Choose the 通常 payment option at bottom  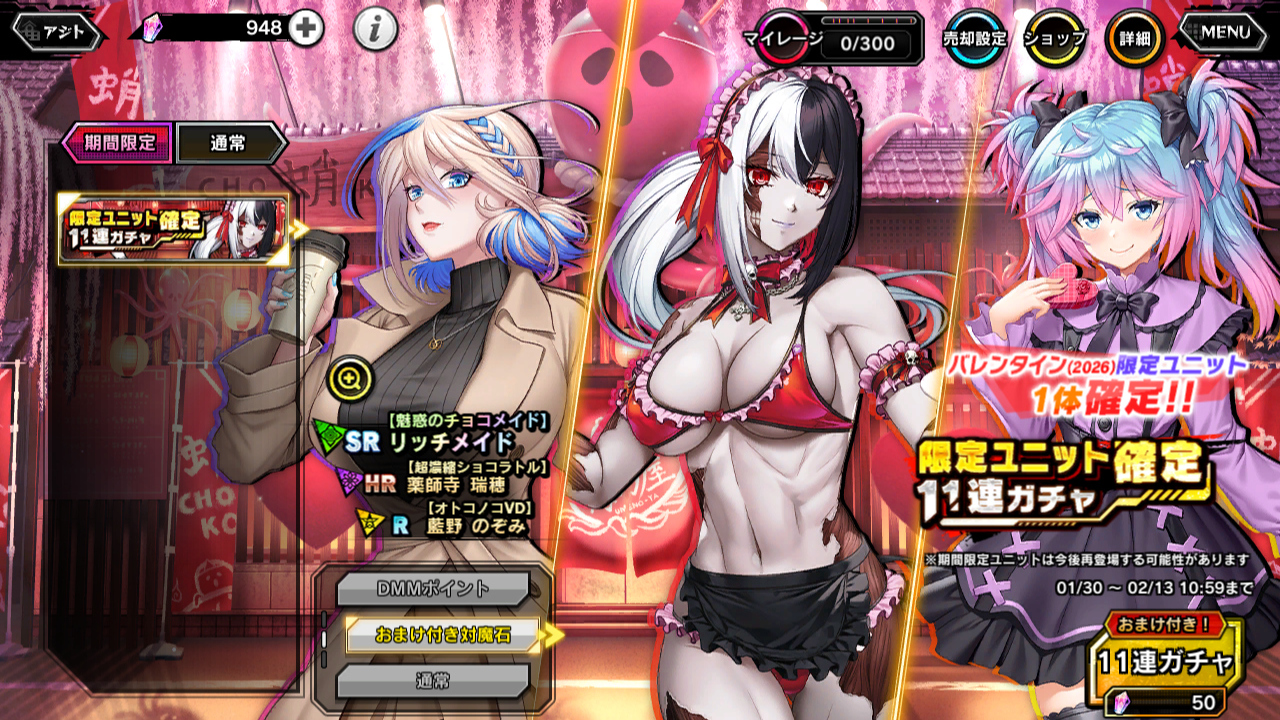click(432, 681)
